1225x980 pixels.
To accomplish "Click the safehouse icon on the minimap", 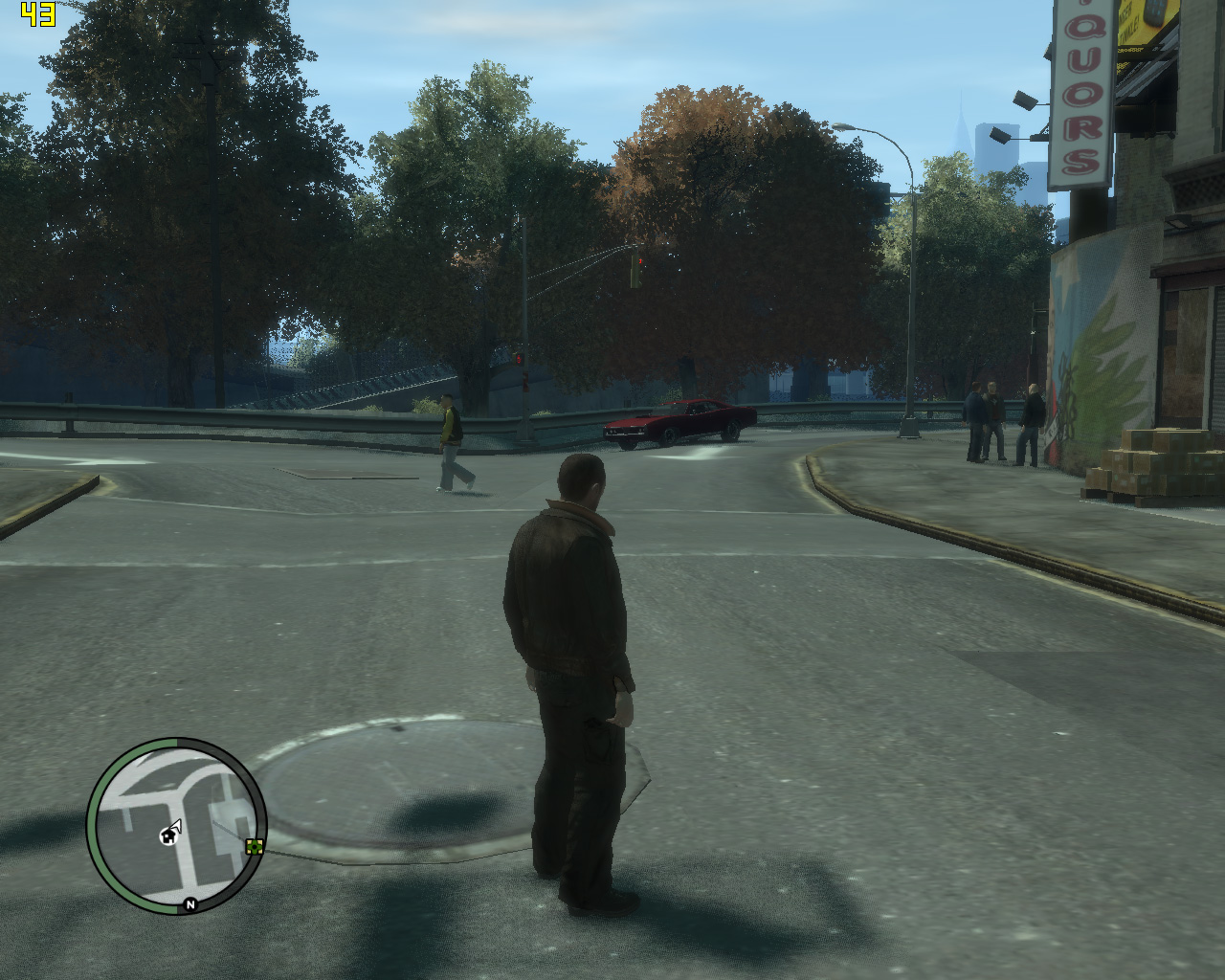I will (x=168, y=837).
